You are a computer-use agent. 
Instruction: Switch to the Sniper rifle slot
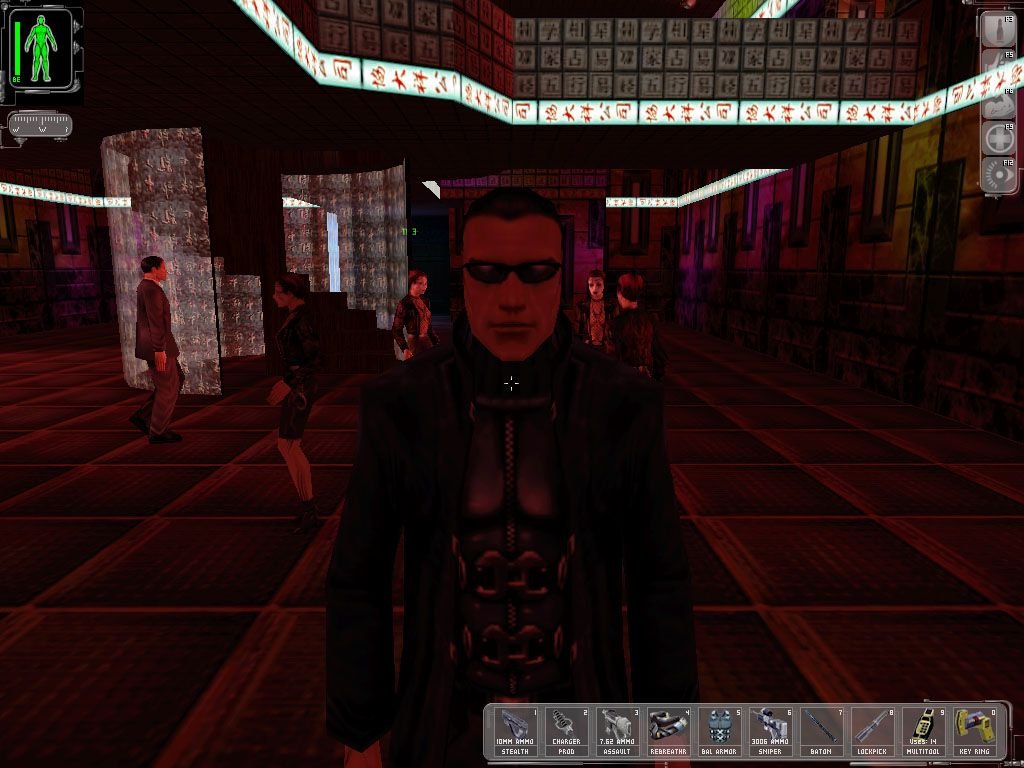770,730
